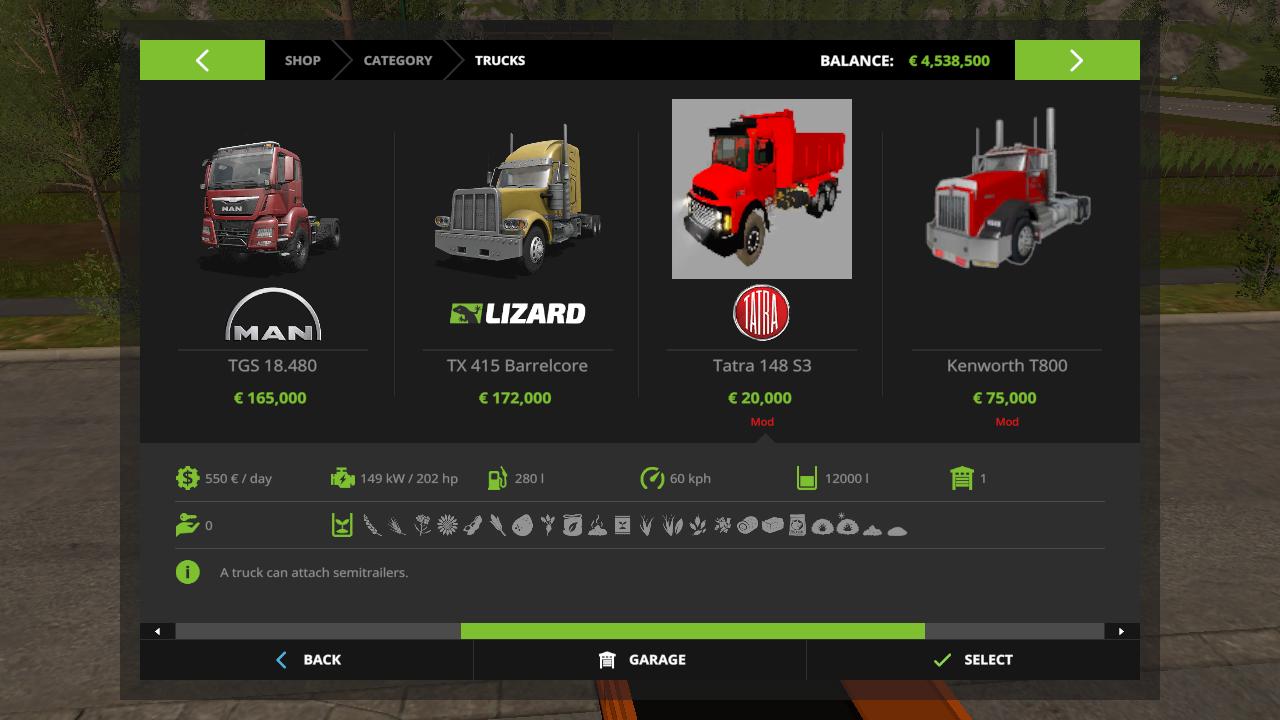Click the green horizontal scrollbar thumb
1280x720 pixels.
point(692,631)
